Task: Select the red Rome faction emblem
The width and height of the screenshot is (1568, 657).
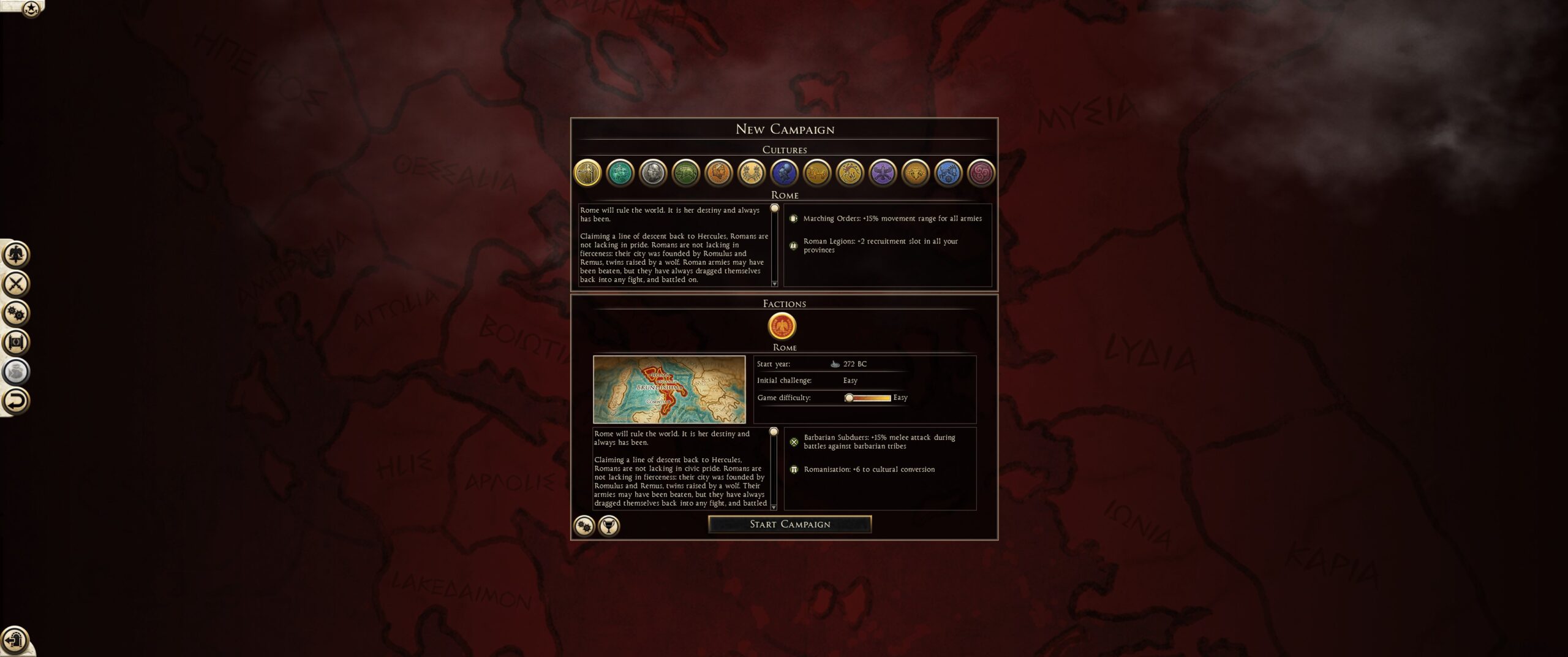Action: pyautogui.click(x=782, y=325)
